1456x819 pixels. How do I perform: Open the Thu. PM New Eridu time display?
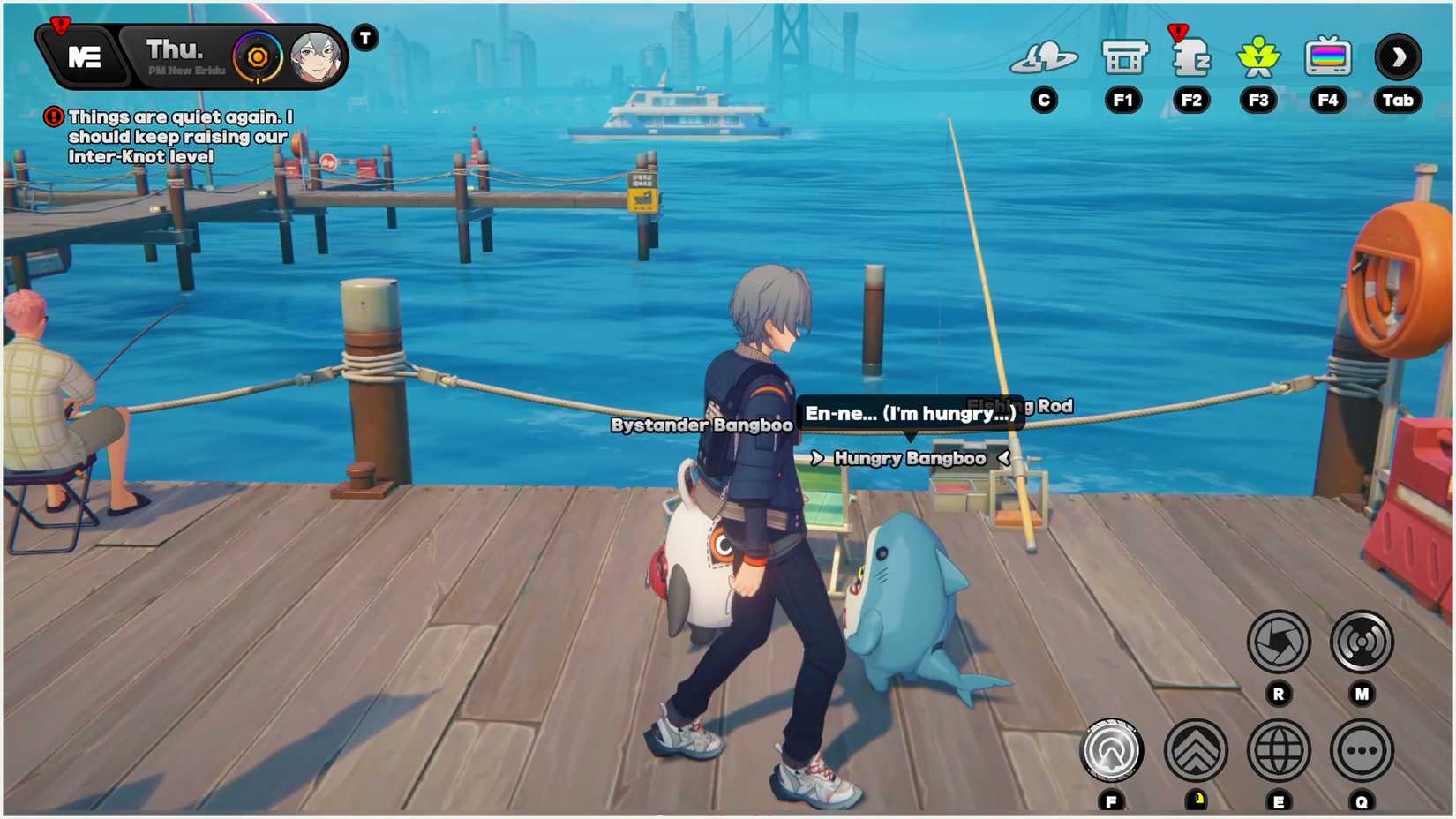177,55
